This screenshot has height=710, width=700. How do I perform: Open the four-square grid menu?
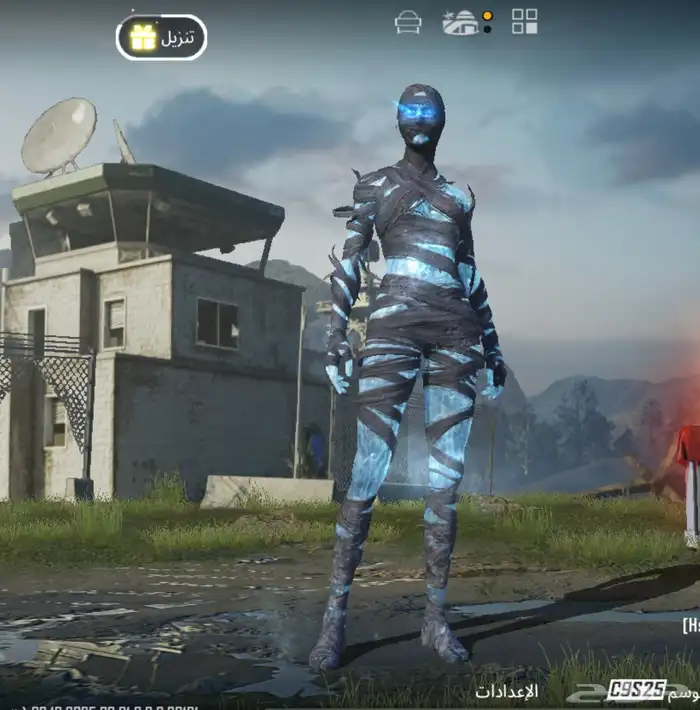524,21
